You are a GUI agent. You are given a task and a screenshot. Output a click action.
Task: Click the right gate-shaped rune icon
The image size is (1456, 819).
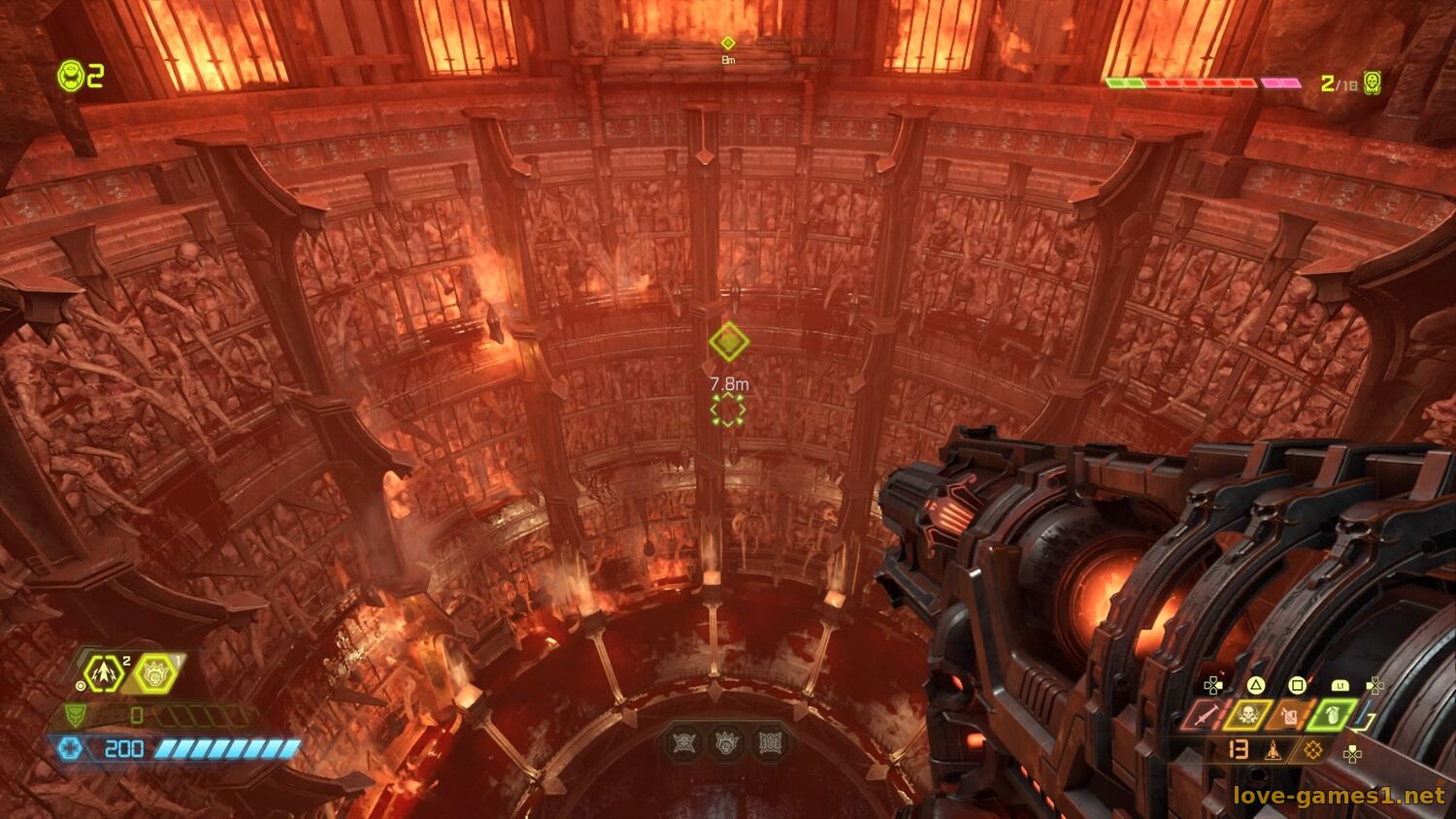(x=771, y=743)
